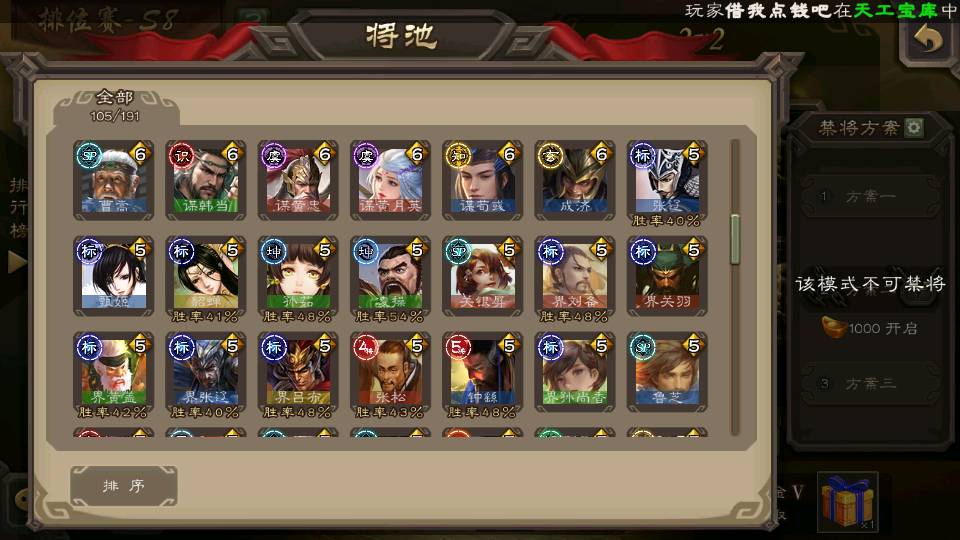Select the 貂蝉 general card
Screen dimensions: 960x540
[206, 276]
